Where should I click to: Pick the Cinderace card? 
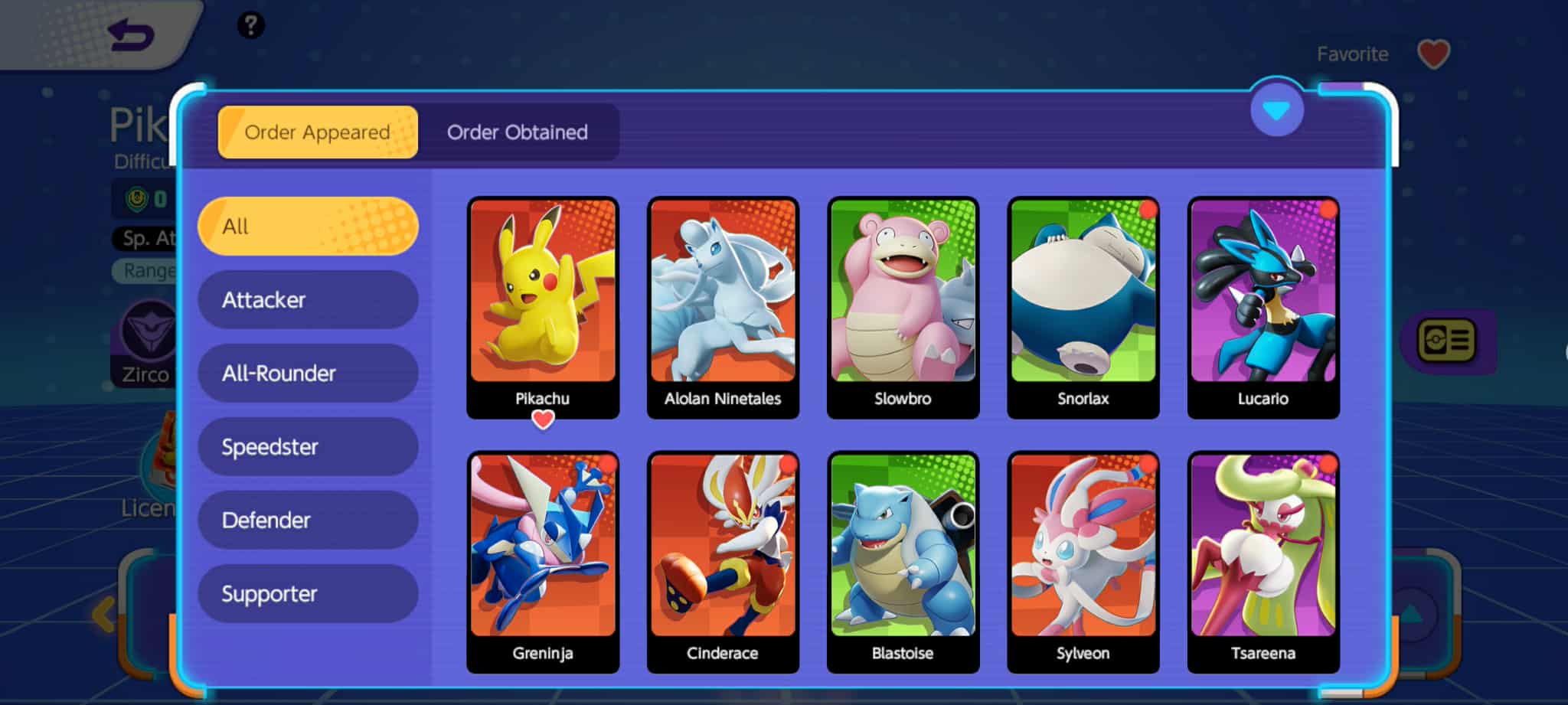click(x=723, y=561)
